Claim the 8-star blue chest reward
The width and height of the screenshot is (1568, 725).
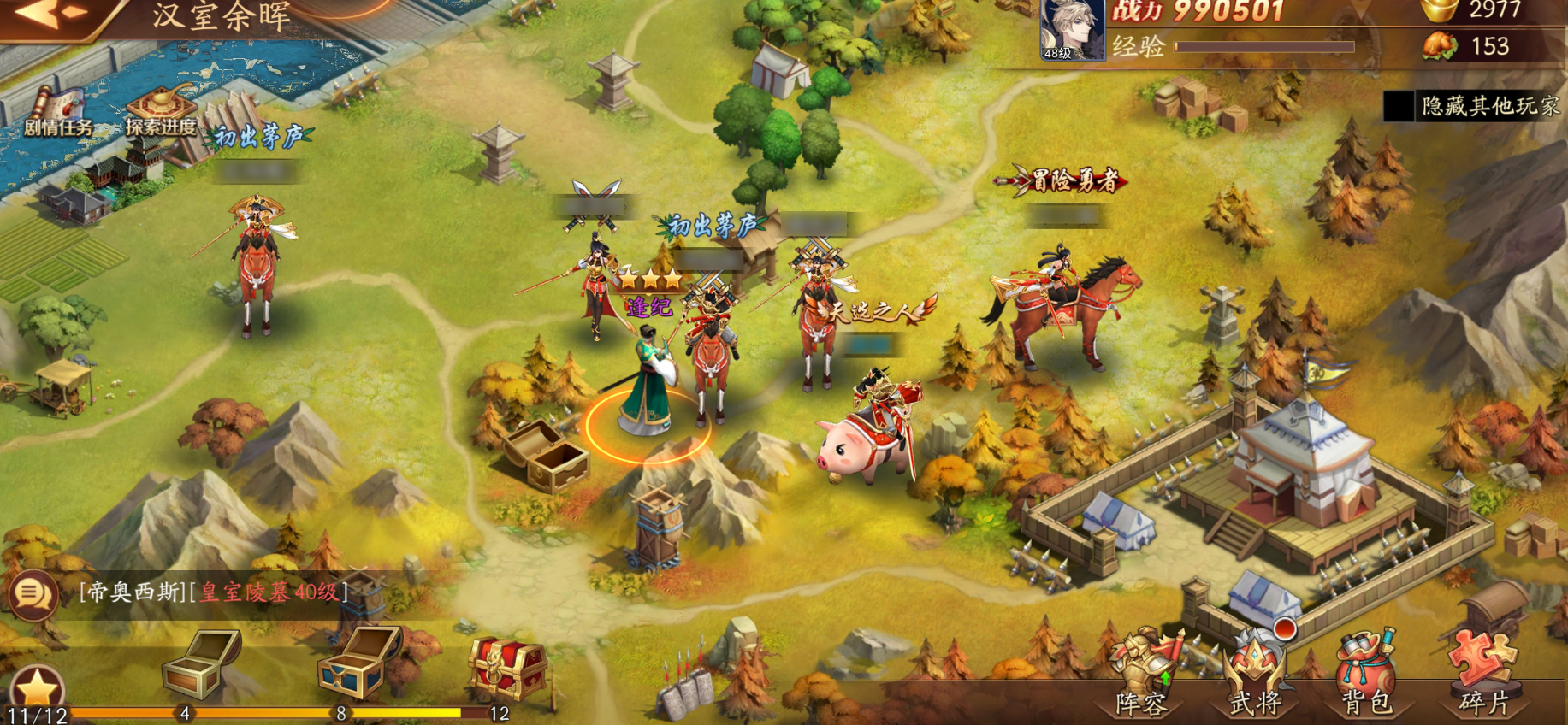(358, 662)
